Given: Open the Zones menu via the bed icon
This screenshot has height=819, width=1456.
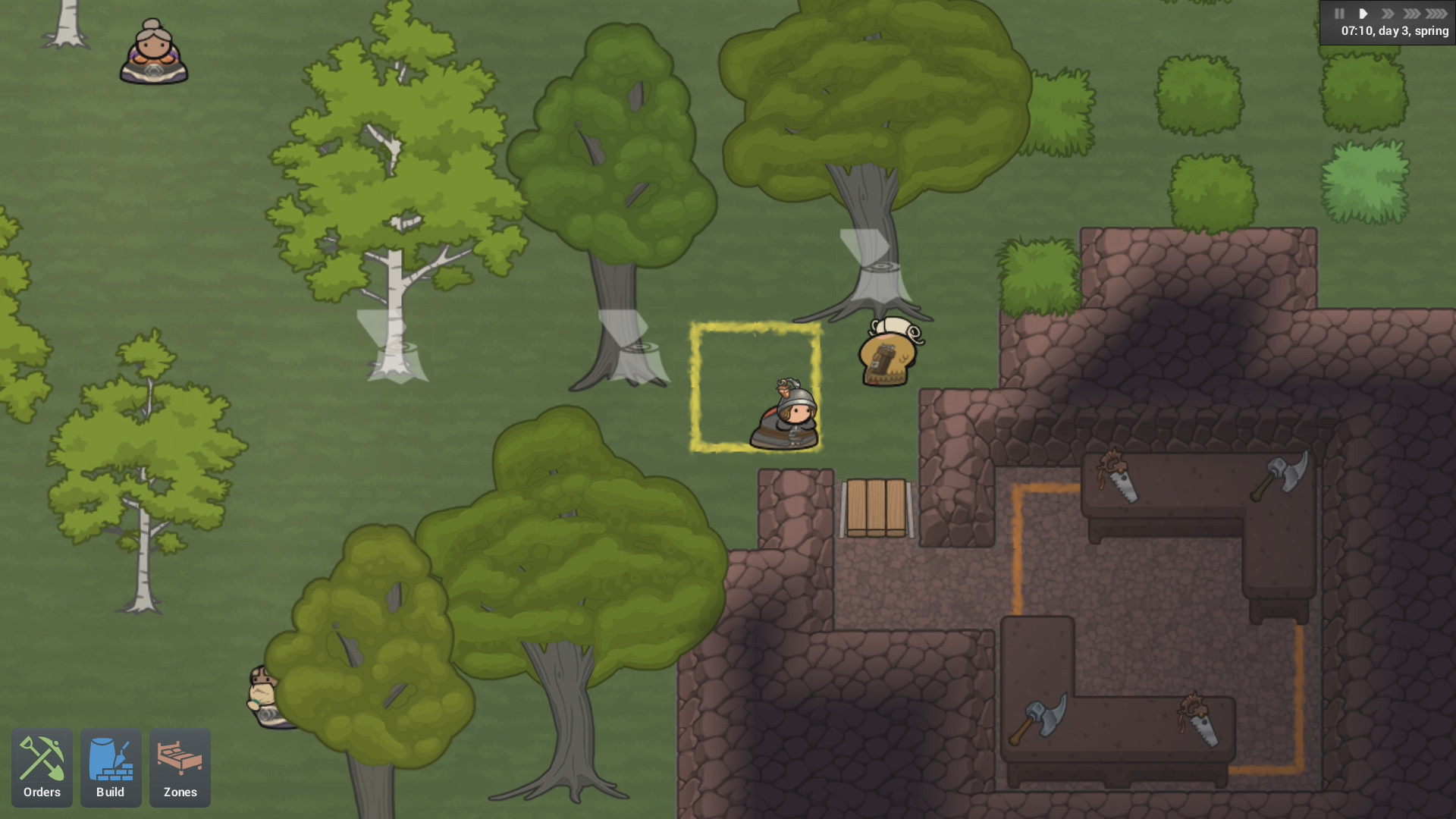Looking at the screenshot, I should click(x=180, y=767).
